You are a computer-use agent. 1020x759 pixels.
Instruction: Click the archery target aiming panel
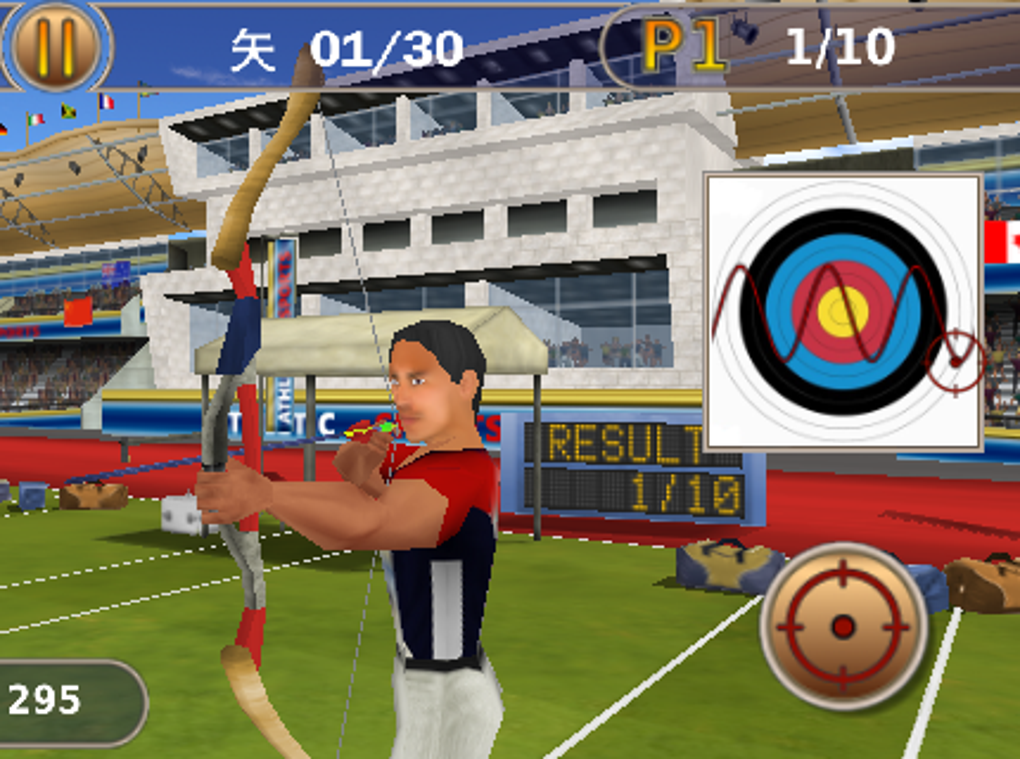pyautogui.click(x=843, y=311)
